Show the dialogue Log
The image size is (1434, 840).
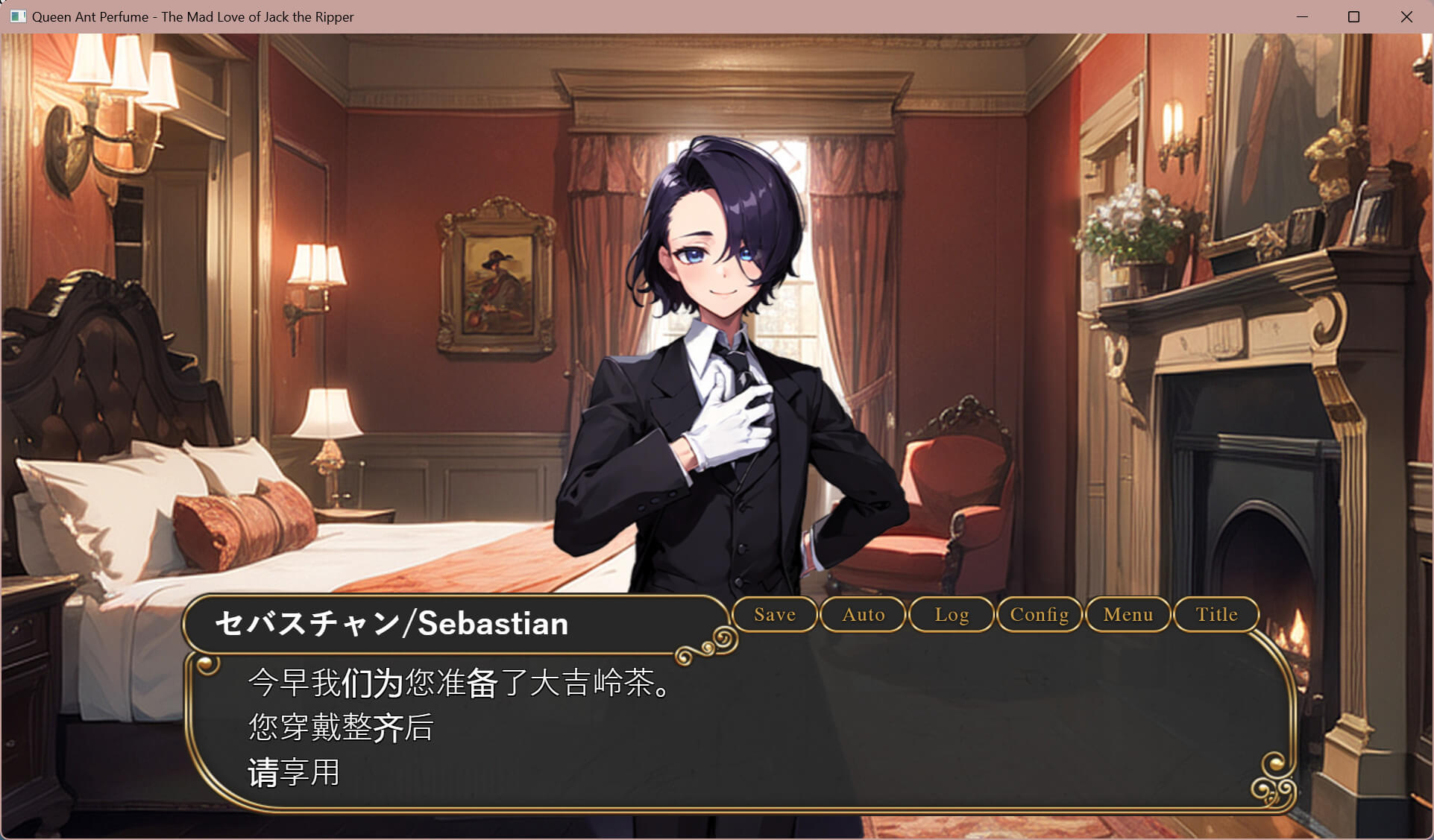[952, 615]
